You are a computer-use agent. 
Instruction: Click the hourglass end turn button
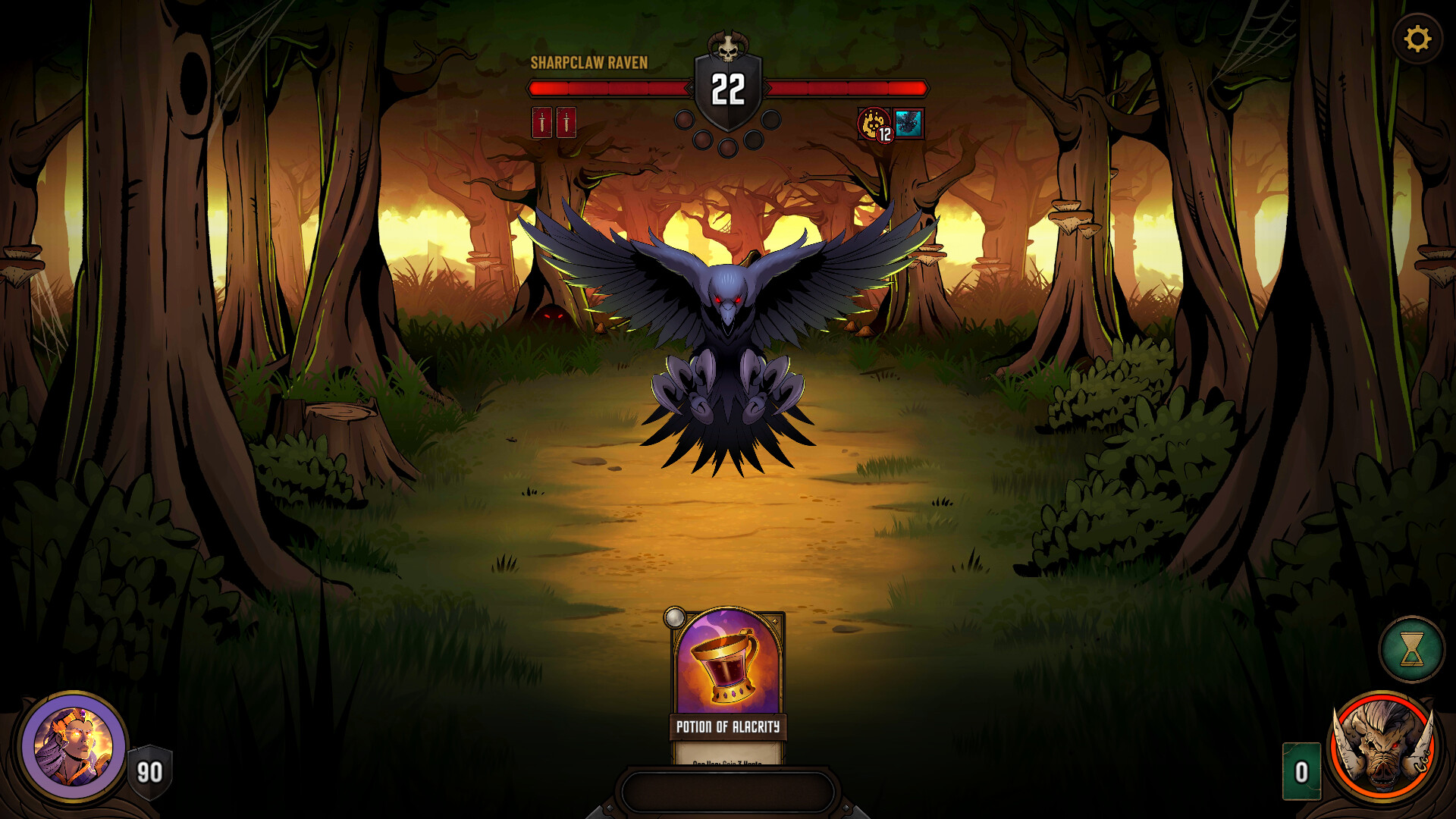pos(1411,650)
